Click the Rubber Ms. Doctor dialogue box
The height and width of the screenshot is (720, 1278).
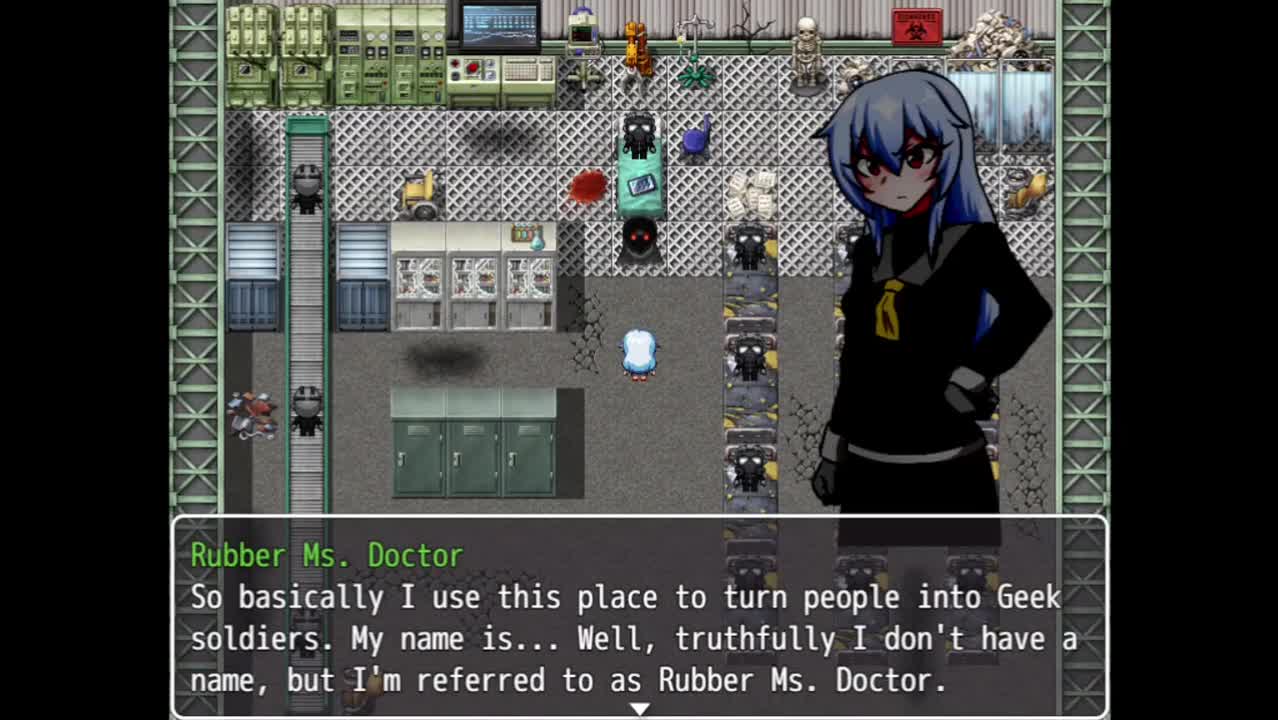(639, 616)
